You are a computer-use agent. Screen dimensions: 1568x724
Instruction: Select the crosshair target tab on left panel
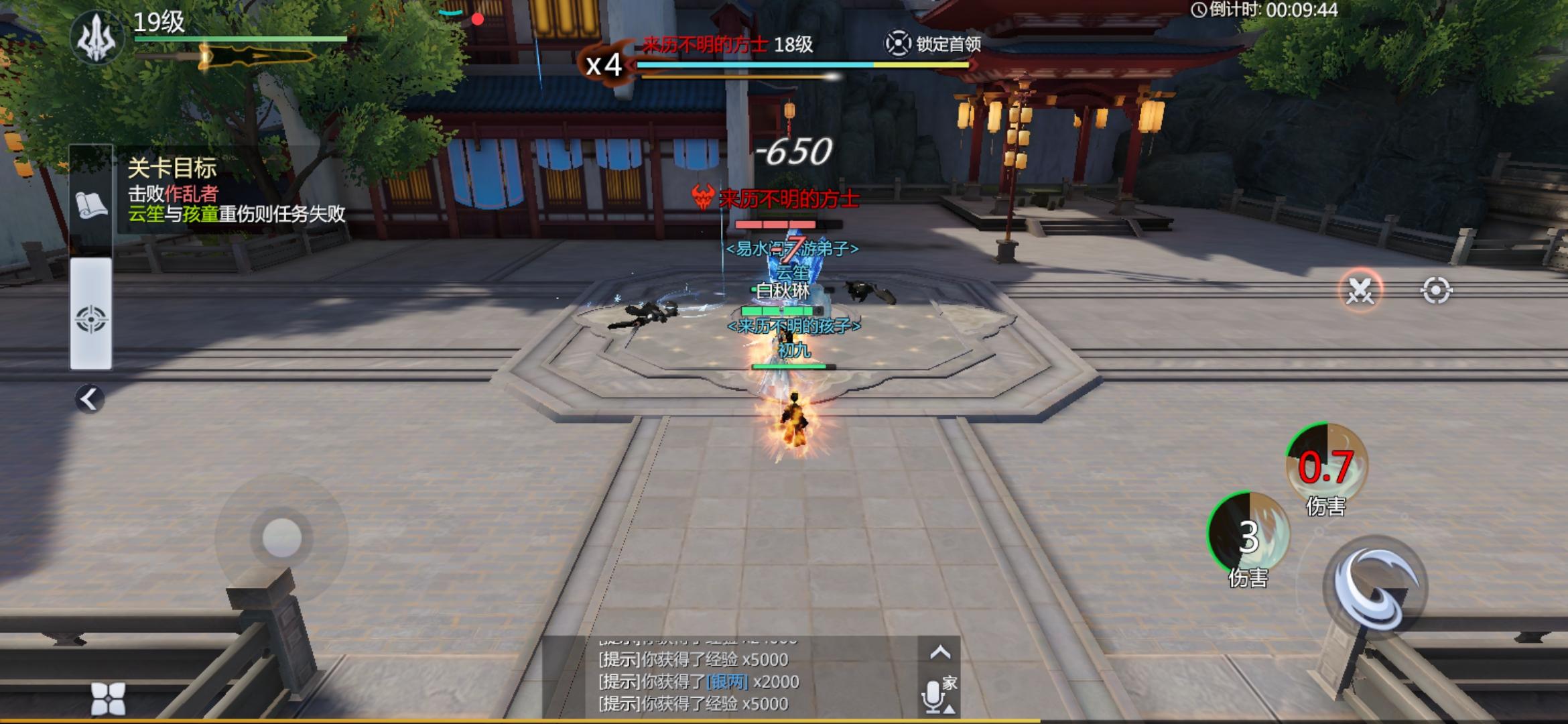tap(91, 318)
